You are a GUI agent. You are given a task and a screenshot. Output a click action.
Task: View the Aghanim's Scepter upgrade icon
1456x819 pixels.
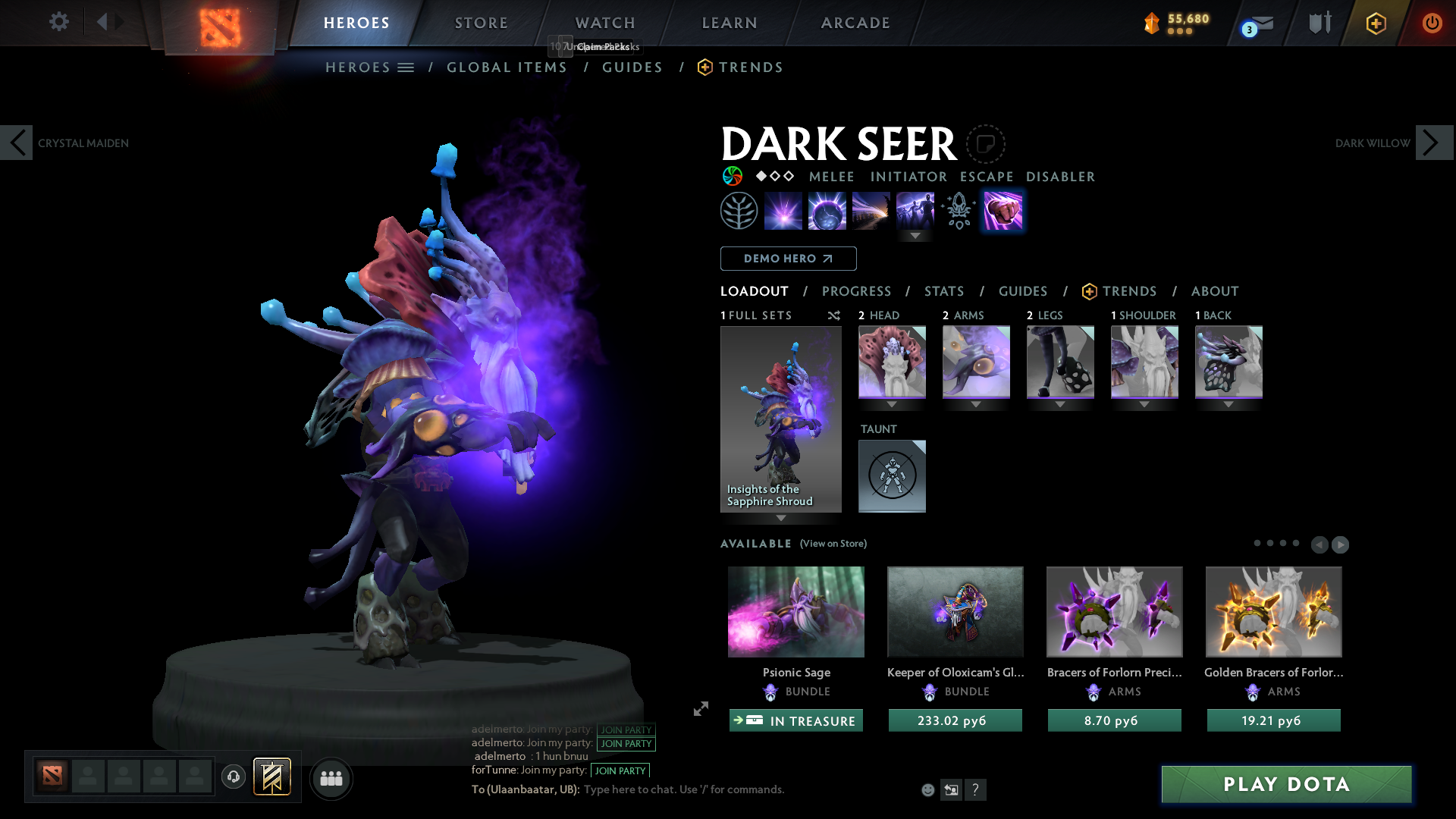958,211
